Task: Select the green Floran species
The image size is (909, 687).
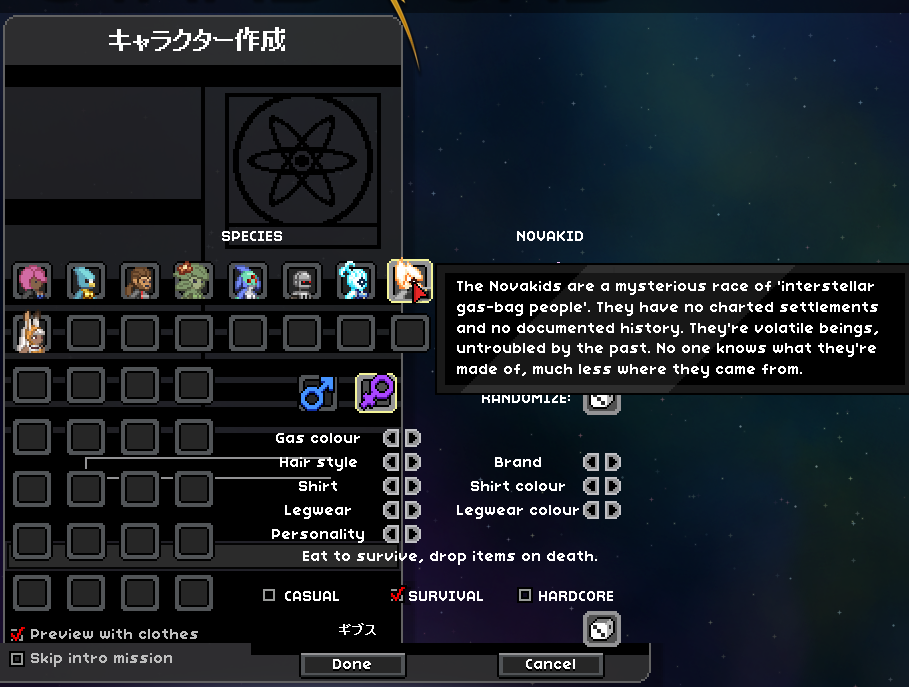Action: point(193,281)
